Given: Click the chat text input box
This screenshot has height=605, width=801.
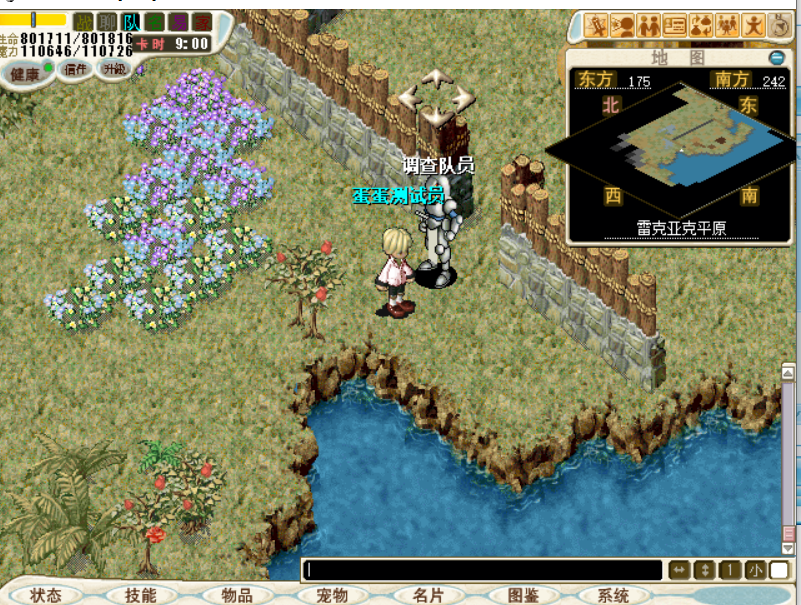Looking at the screenshot, I should (x=483, y=570).
